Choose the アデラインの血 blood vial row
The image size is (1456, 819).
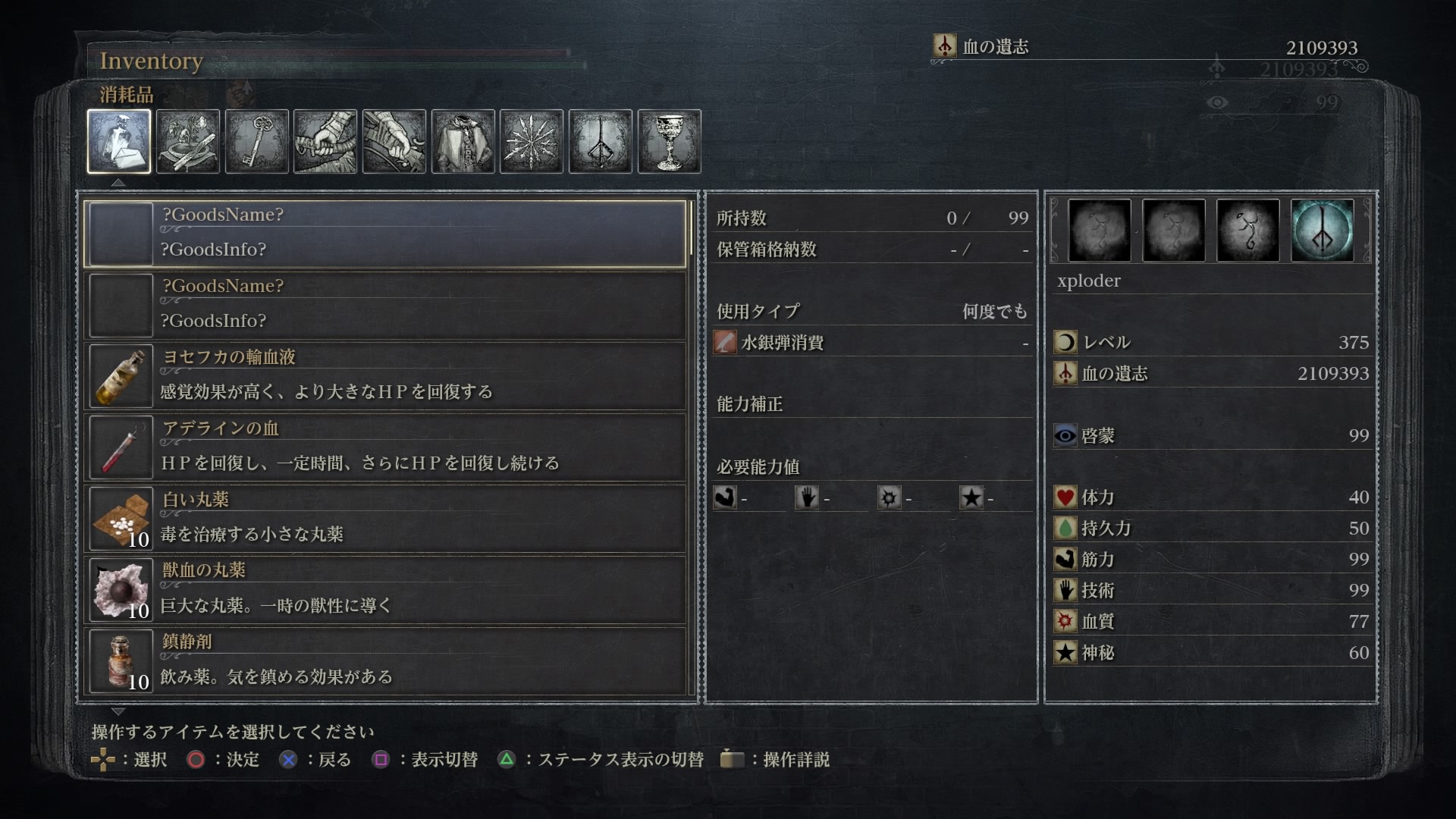(385, 447)
